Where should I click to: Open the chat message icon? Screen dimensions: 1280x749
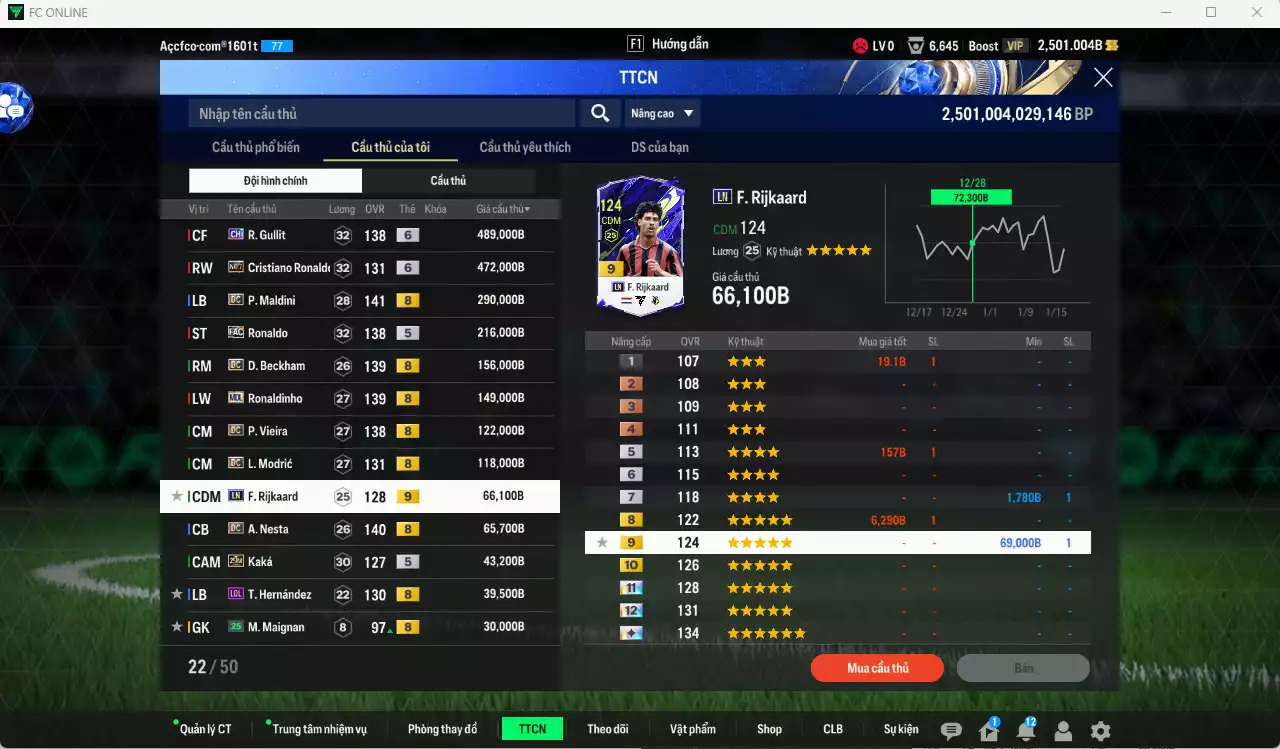click(x=951, y=731)
